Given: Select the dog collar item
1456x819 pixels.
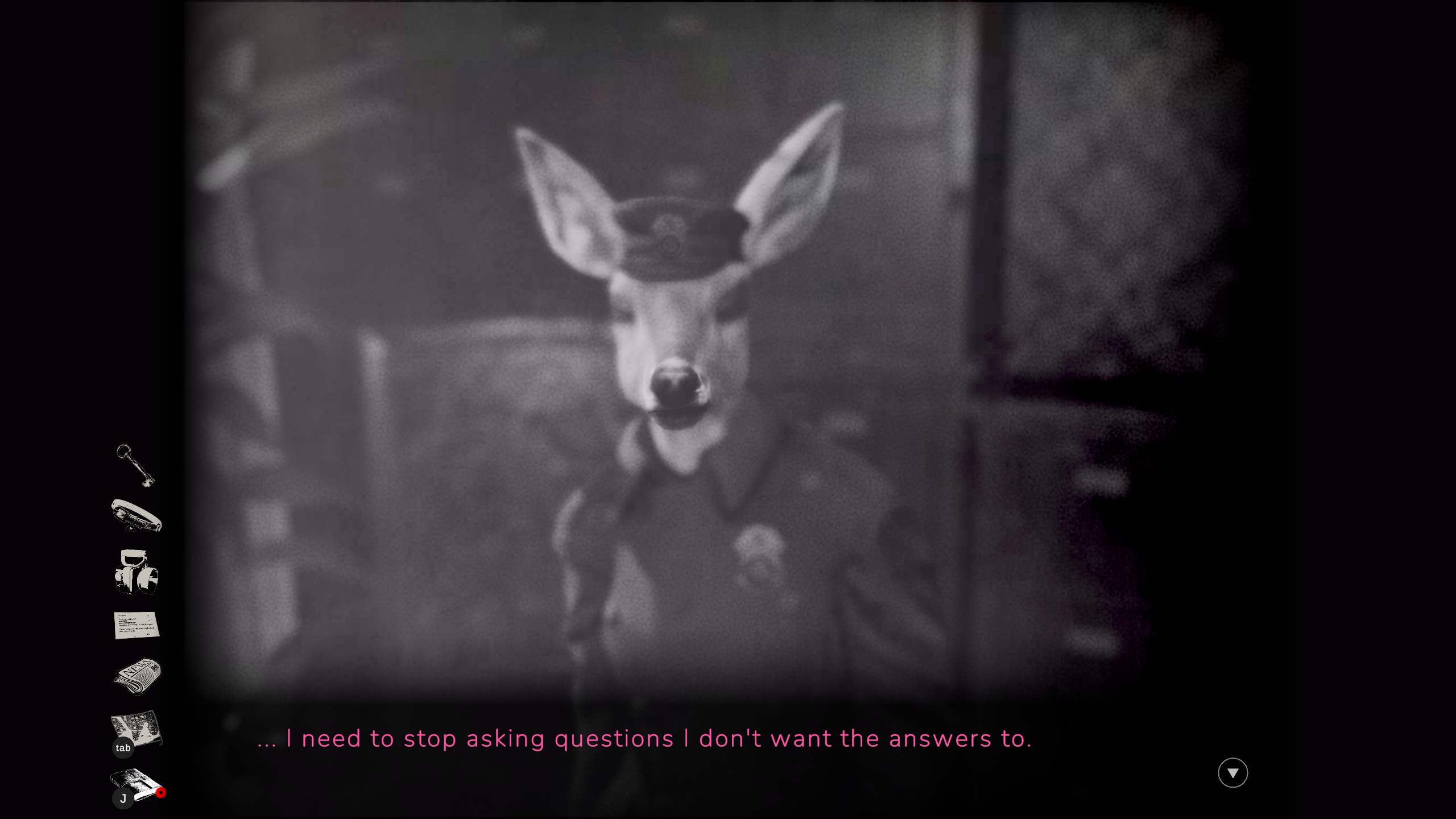Looking at the screenshot, I should click(x=136, y=515).
